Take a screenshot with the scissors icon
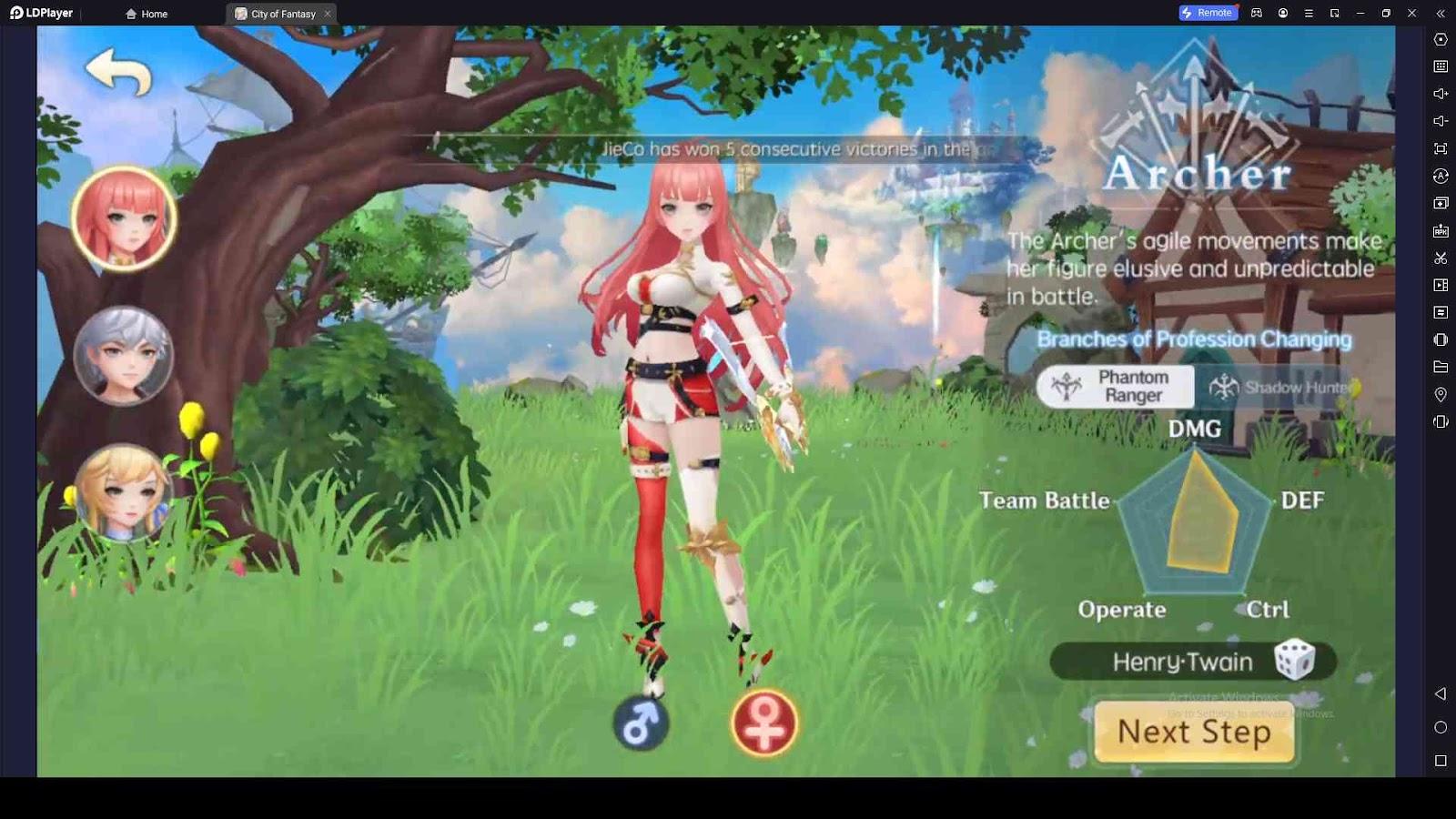 point(1441,258)
